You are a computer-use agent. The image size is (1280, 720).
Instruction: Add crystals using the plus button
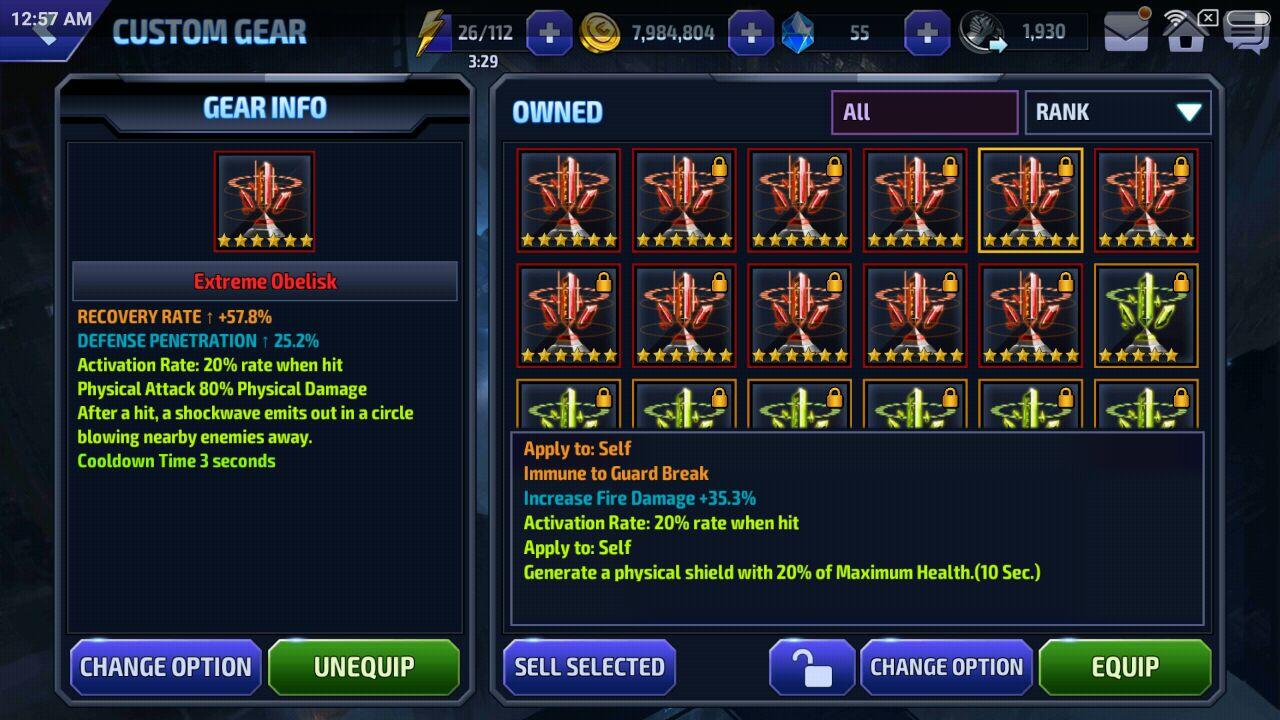pyautogui.click(x=927, y=33)
